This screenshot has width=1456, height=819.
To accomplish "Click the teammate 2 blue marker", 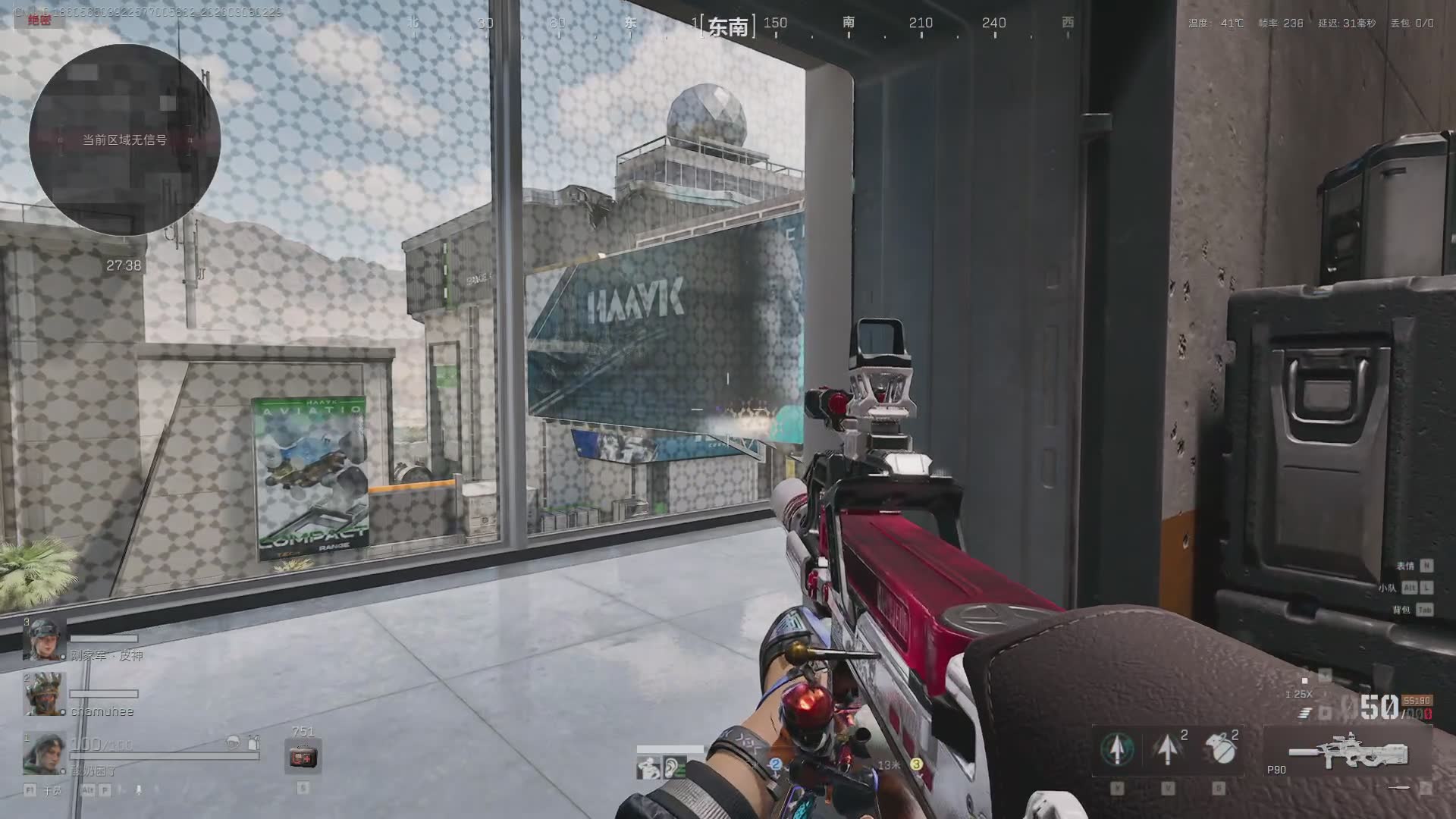I will 775,764.
